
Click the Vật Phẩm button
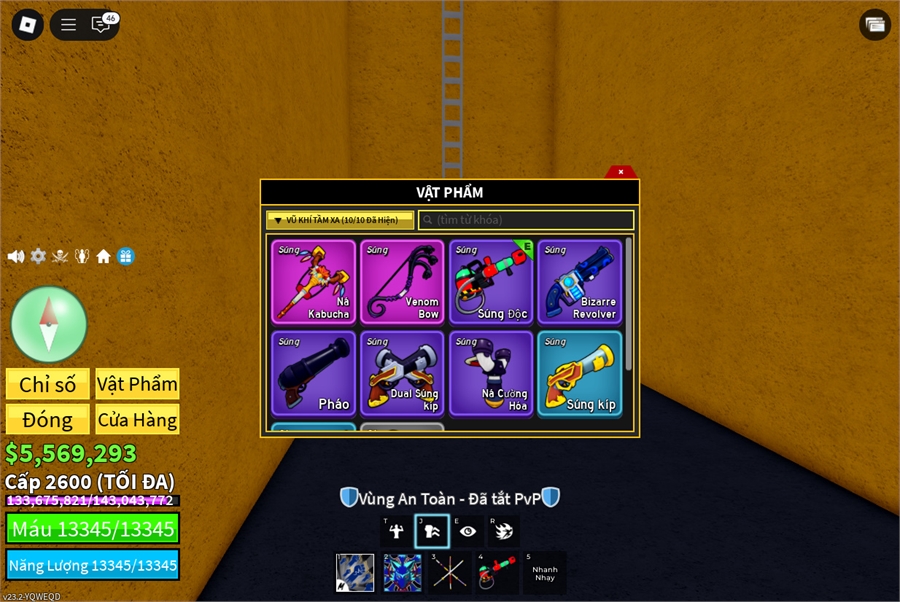pyautogui.click(x=137, y=384)
